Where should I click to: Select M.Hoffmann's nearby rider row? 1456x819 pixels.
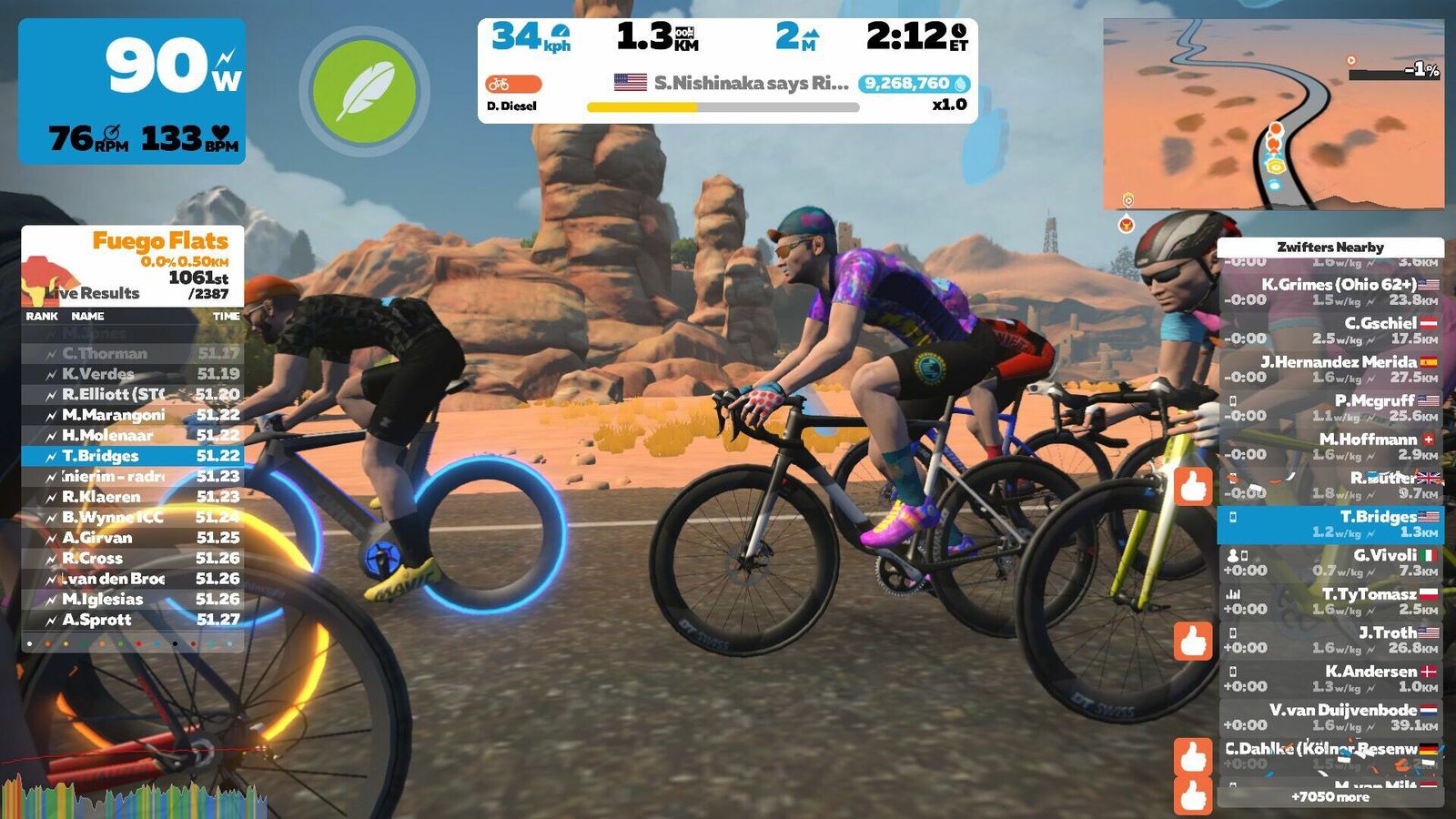click(1330, 446)
